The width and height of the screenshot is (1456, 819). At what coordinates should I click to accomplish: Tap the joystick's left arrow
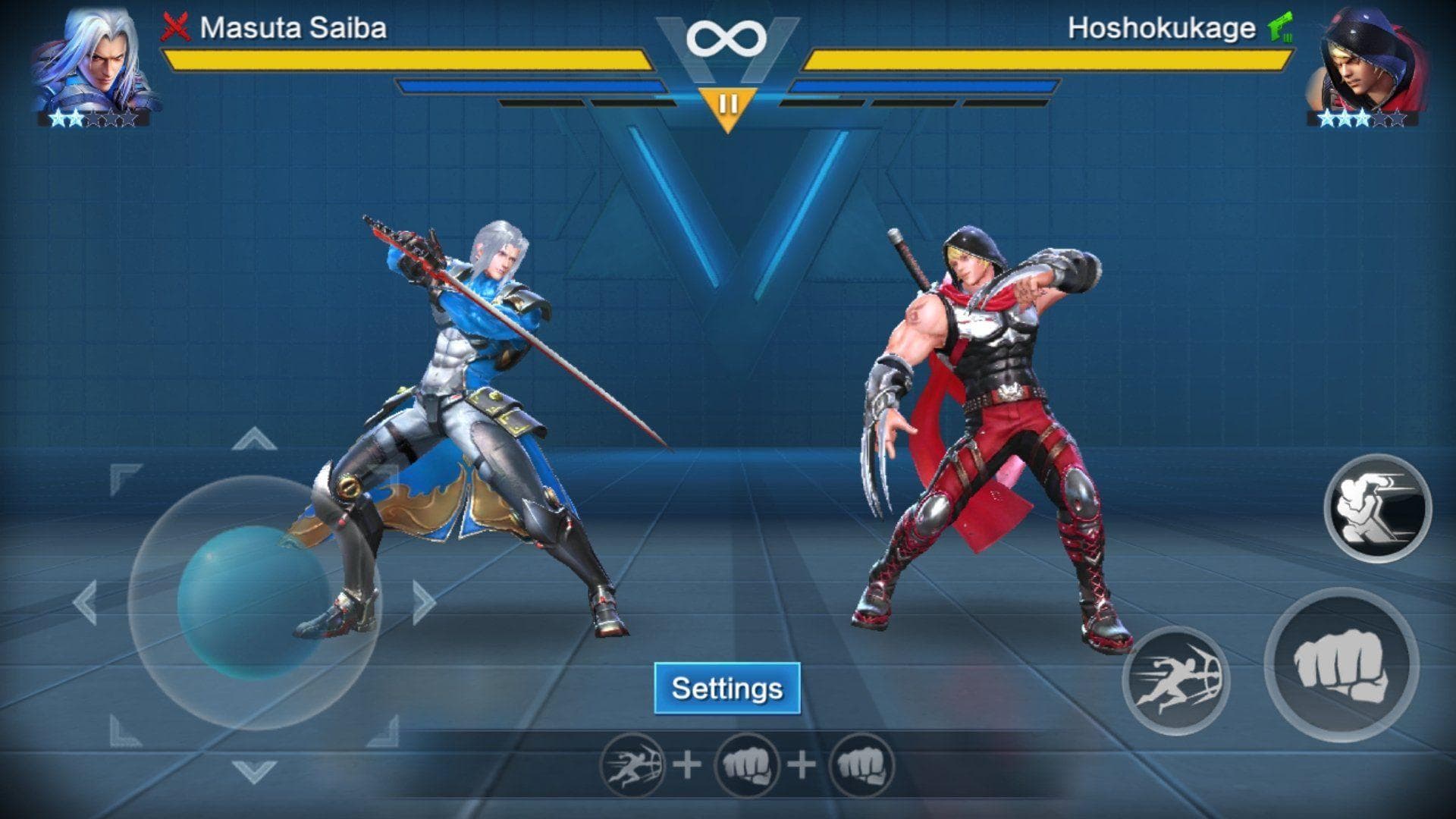pyautogui.click(x=85, y=603)
